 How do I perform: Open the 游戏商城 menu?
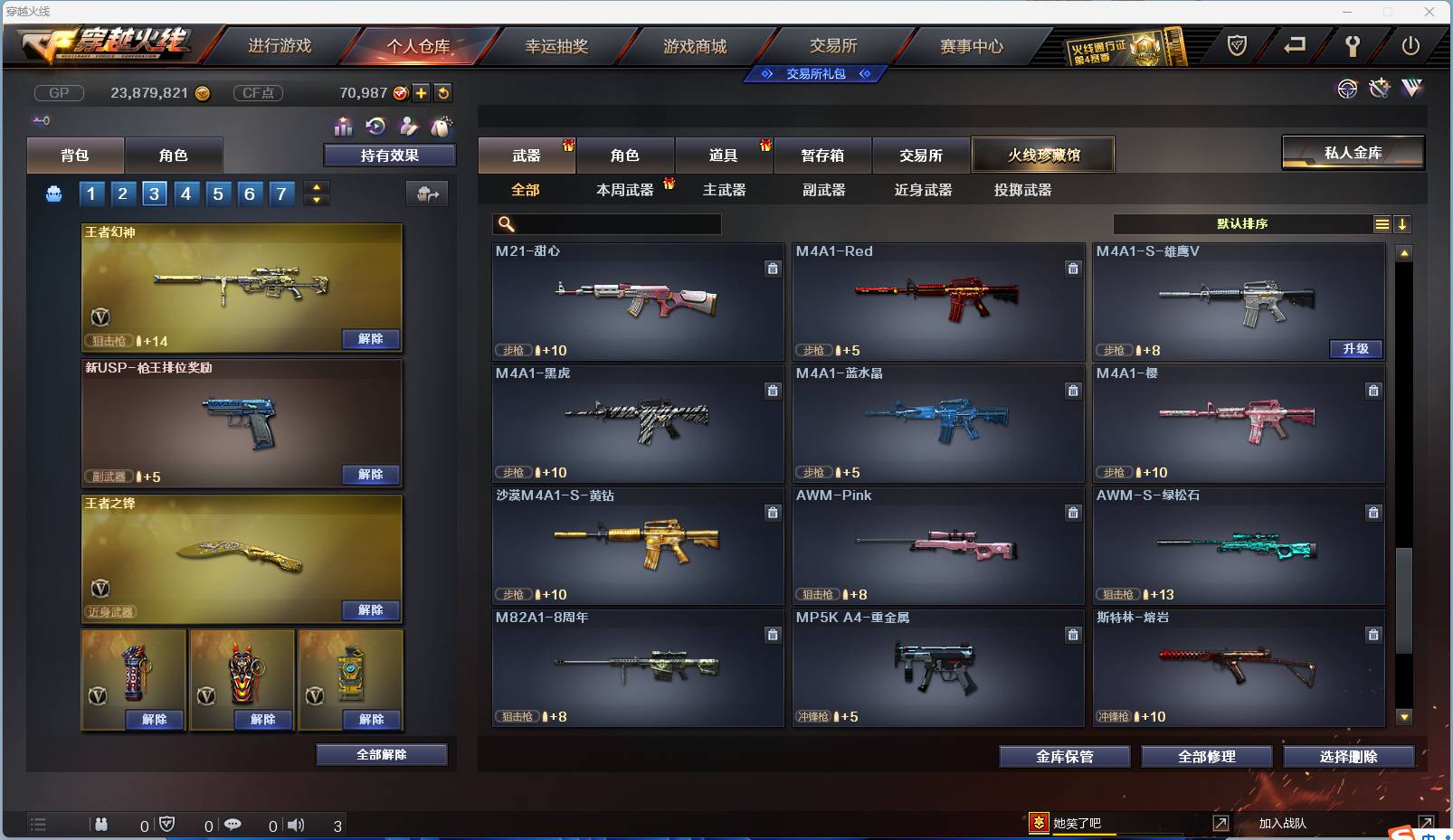point(696,45)
